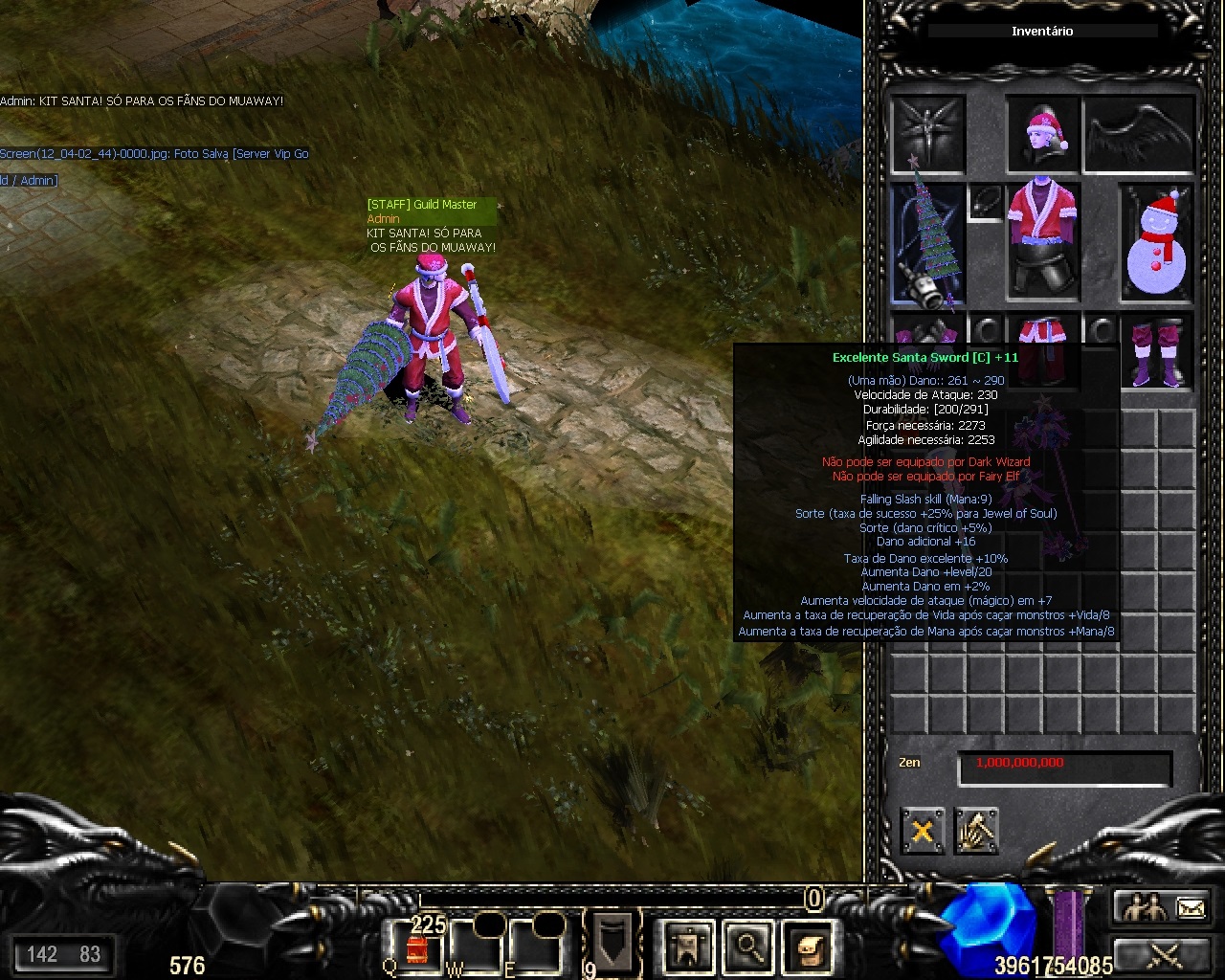The image size is (1225, 980).
Task: Open the scroll button on the bottom bar
Action: point(806,947)
